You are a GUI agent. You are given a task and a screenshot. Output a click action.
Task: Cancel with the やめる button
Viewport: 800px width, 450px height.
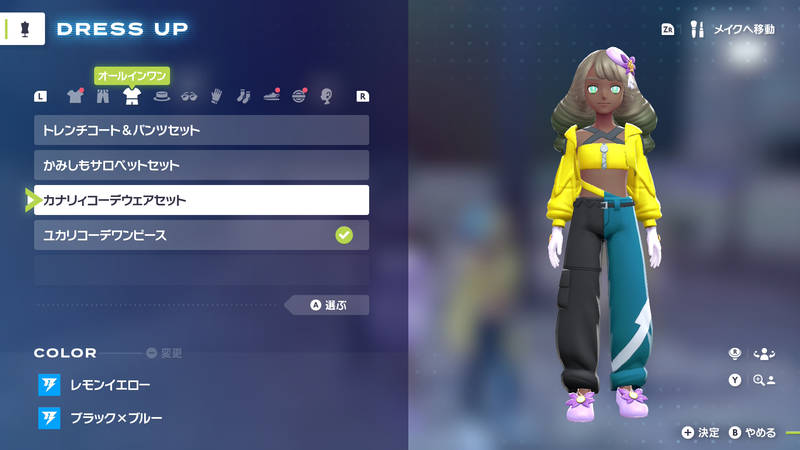pyautogui.click(x=753, y=432)
